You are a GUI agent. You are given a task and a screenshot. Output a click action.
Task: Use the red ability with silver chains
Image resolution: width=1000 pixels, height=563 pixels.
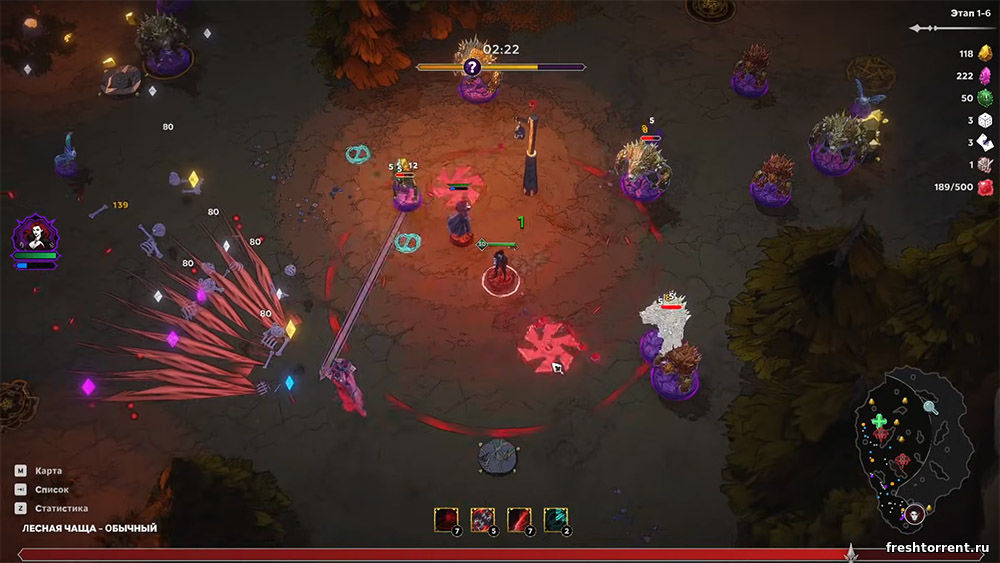click(x=483, y=519)
